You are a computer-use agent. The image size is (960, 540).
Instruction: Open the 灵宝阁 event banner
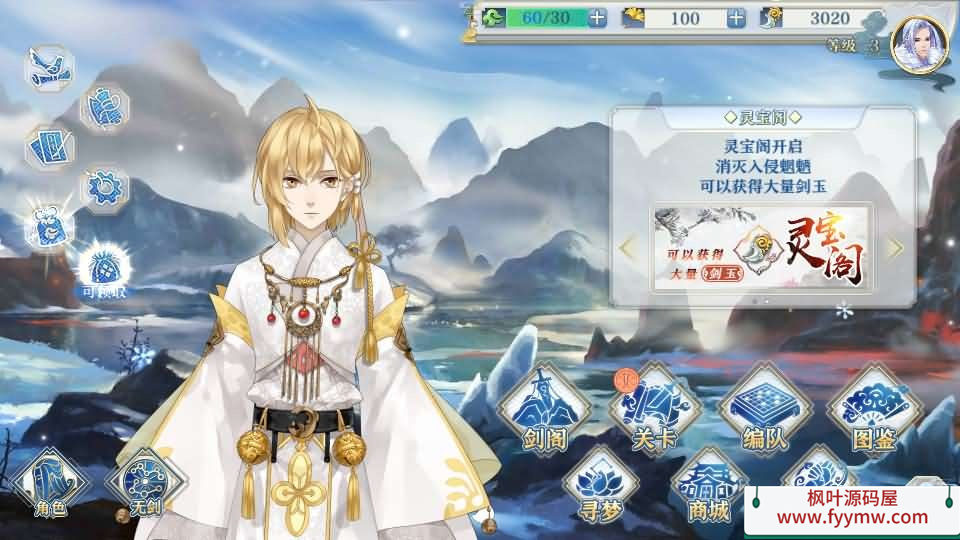click(762, 248)
